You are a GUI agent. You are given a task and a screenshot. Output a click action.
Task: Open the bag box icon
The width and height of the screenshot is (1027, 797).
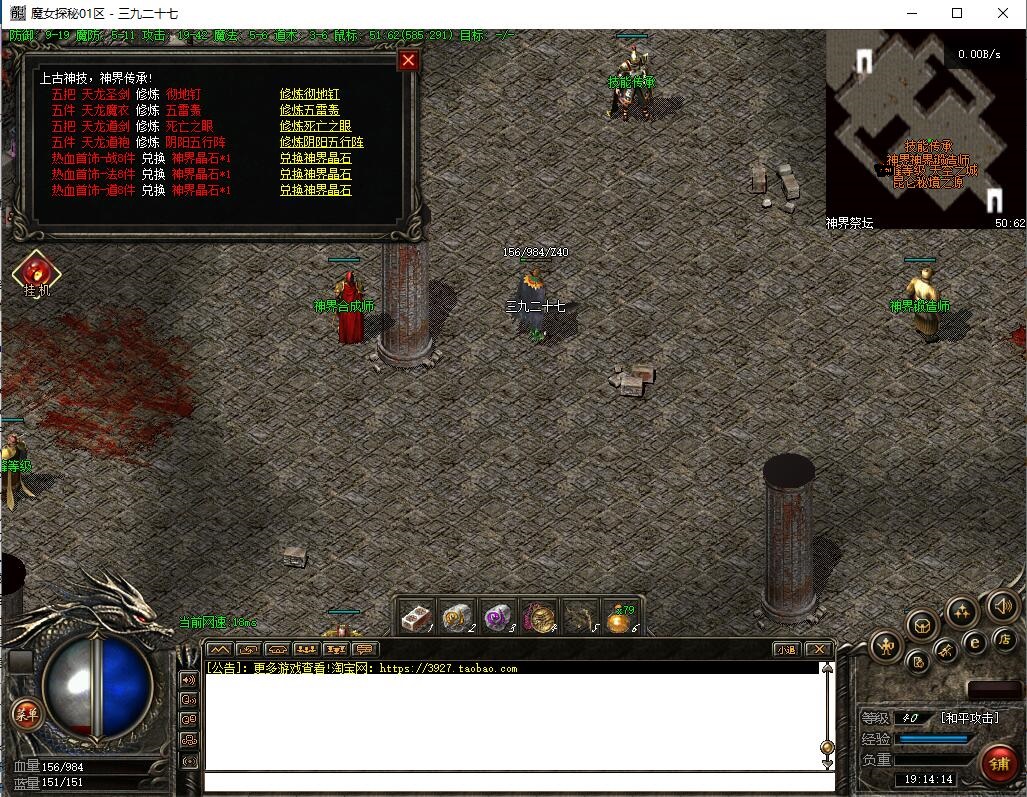922,626
